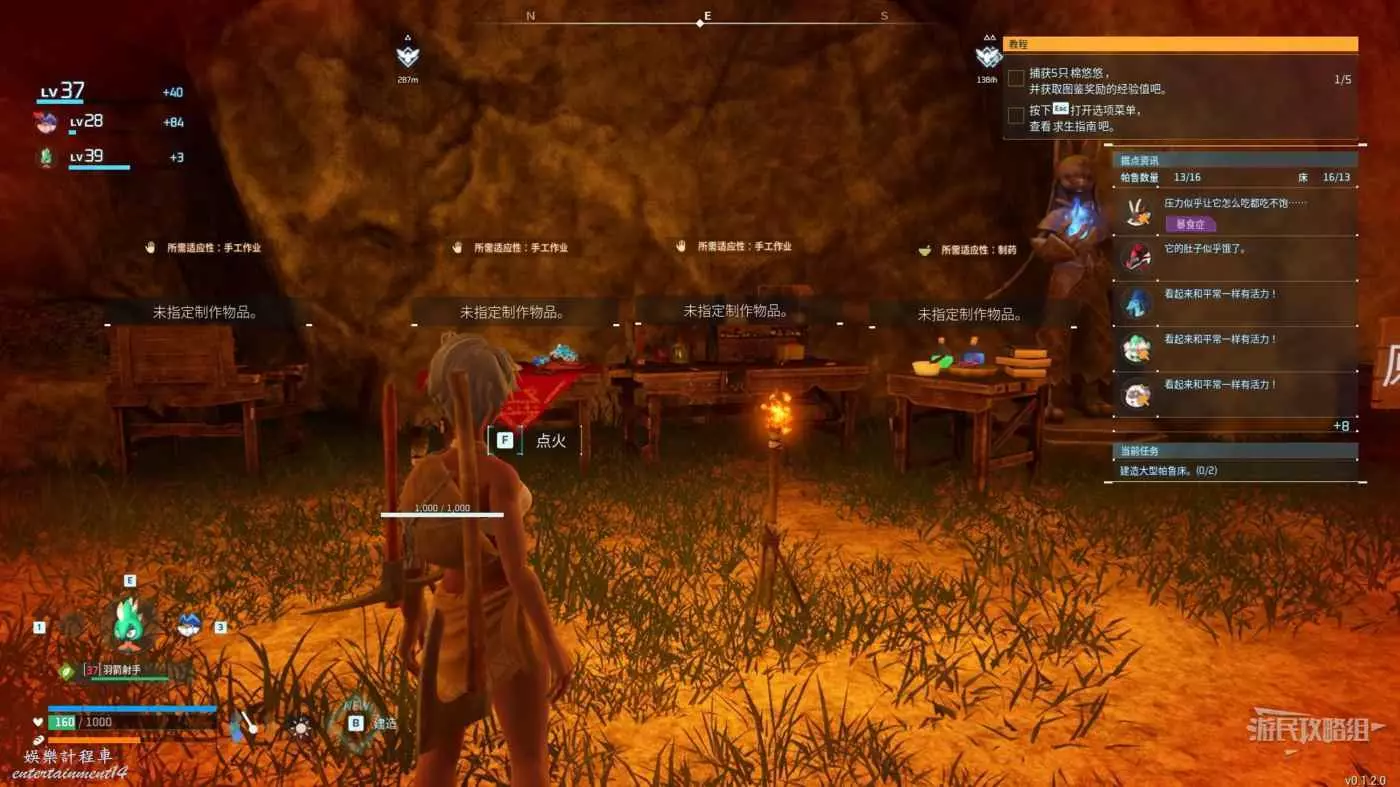Expand the +8 more base pals indicator

[1341, 426]
